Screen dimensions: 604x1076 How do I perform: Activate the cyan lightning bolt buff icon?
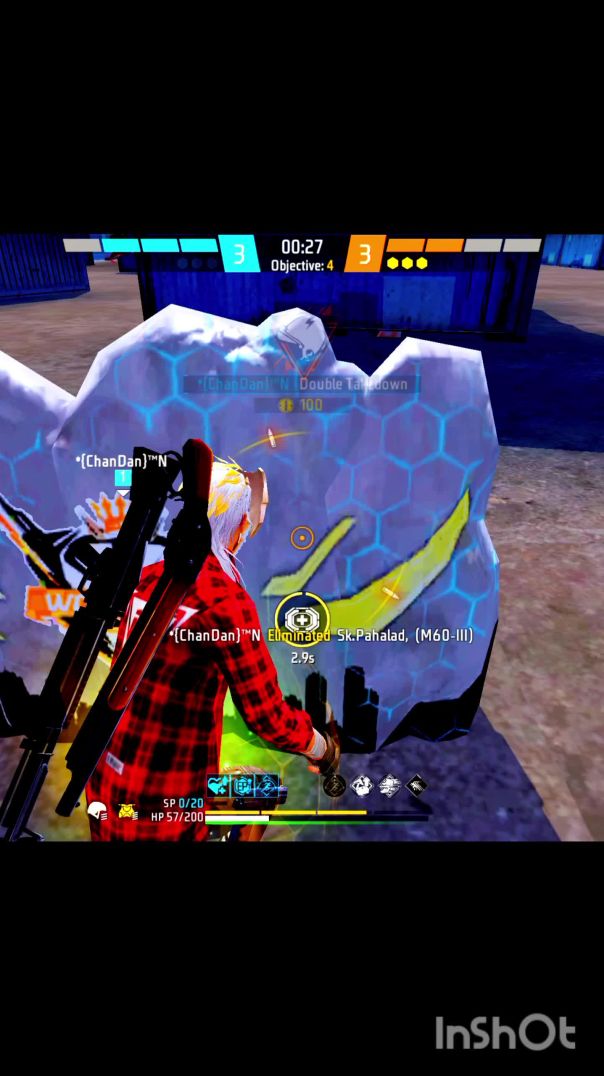click(266, 786)
